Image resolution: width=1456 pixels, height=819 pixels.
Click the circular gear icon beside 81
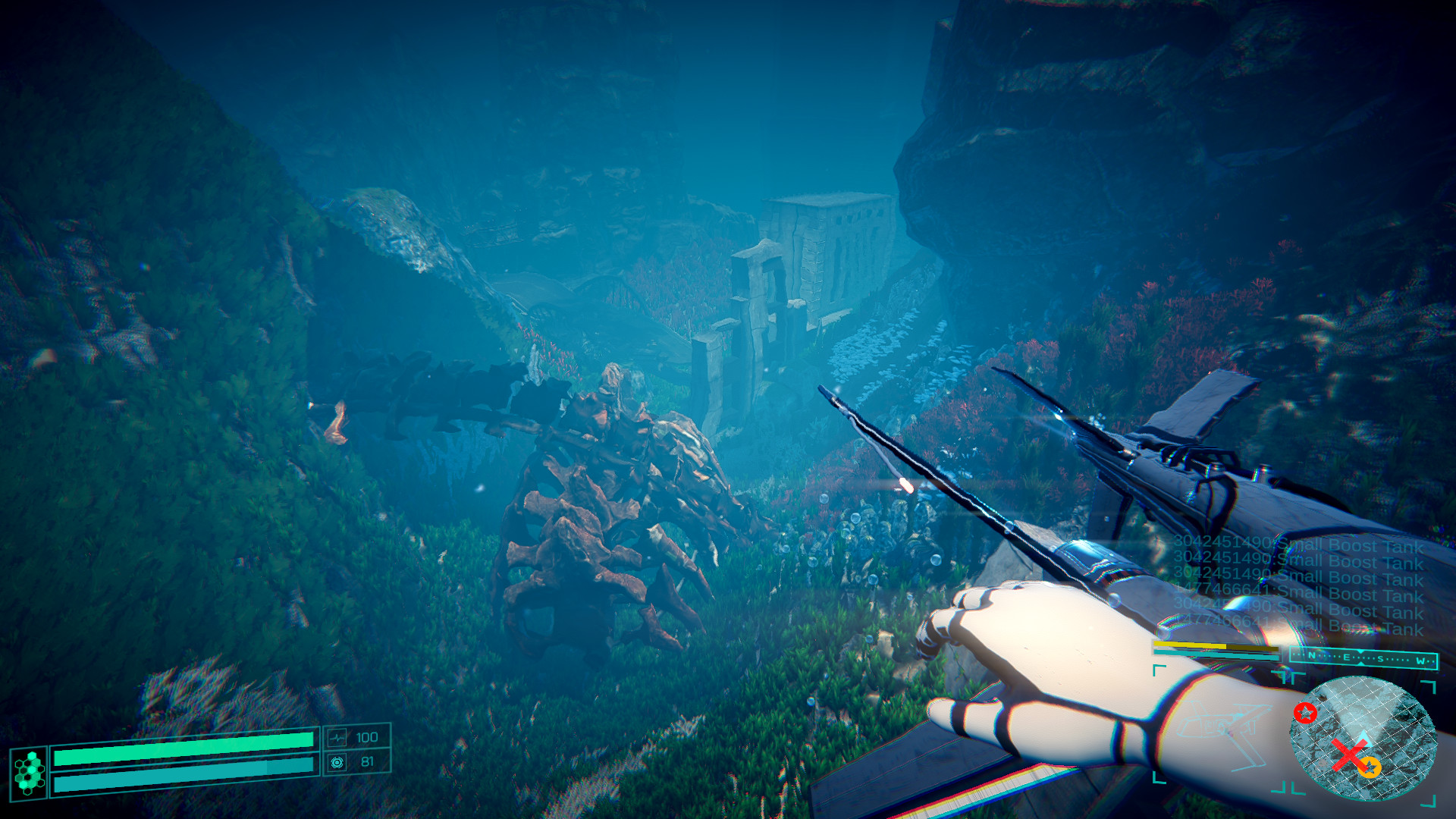click(337, 762)
